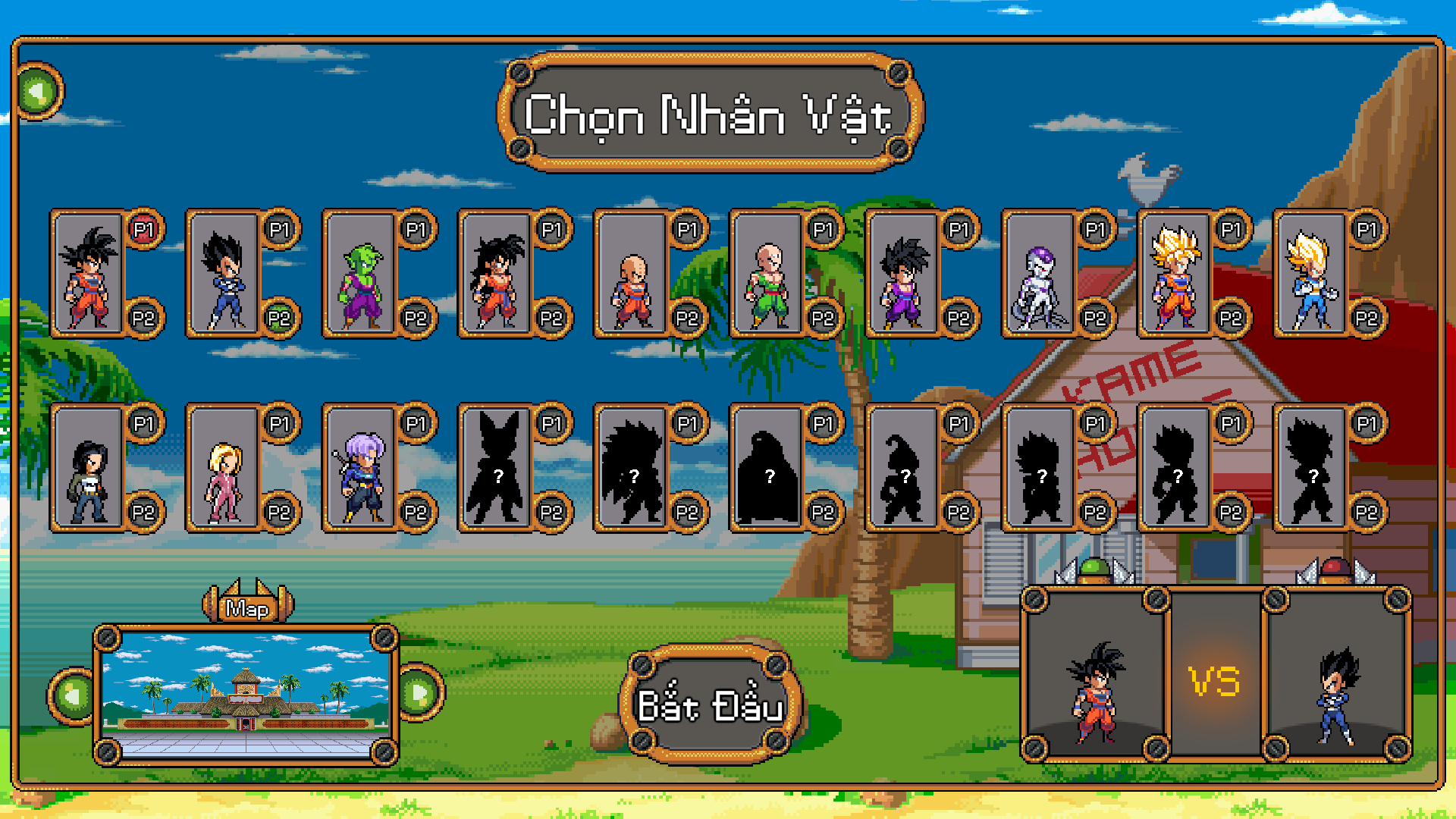The image size is (1456, 819).
Task: Assign Krillin to P1
Action: point(687,229)
